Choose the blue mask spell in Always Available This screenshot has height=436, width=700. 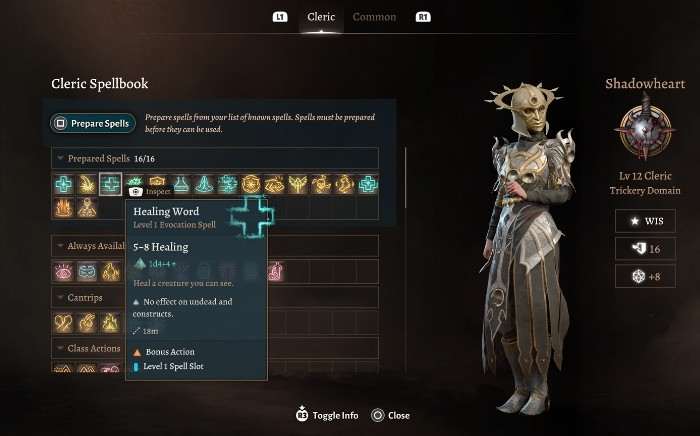86,271
